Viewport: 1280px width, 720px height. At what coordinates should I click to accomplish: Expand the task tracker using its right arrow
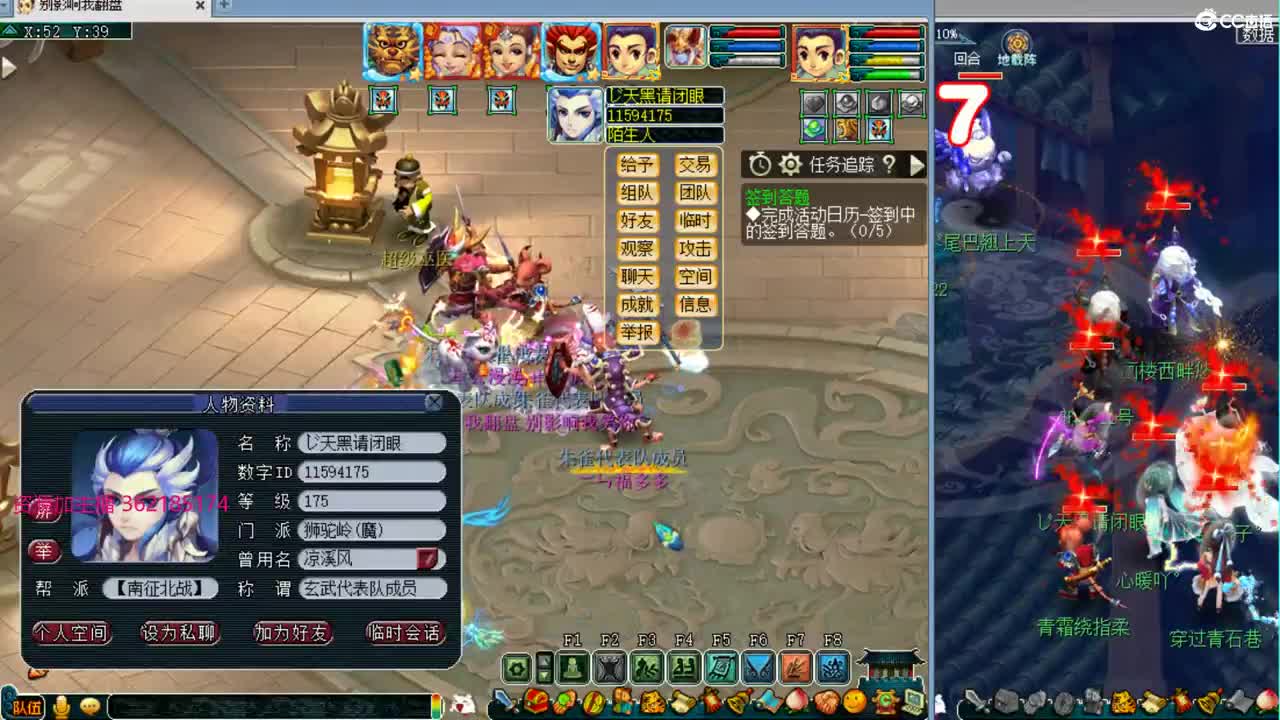[919, 166]
